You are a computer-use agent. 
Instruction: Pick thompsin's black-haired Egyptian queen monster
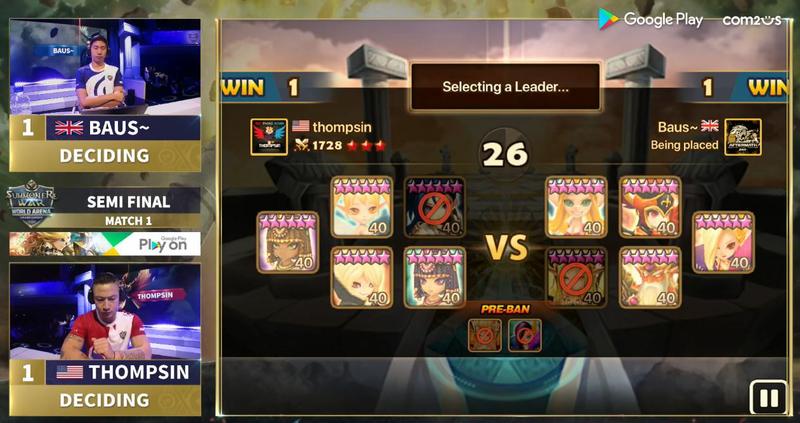434,277
